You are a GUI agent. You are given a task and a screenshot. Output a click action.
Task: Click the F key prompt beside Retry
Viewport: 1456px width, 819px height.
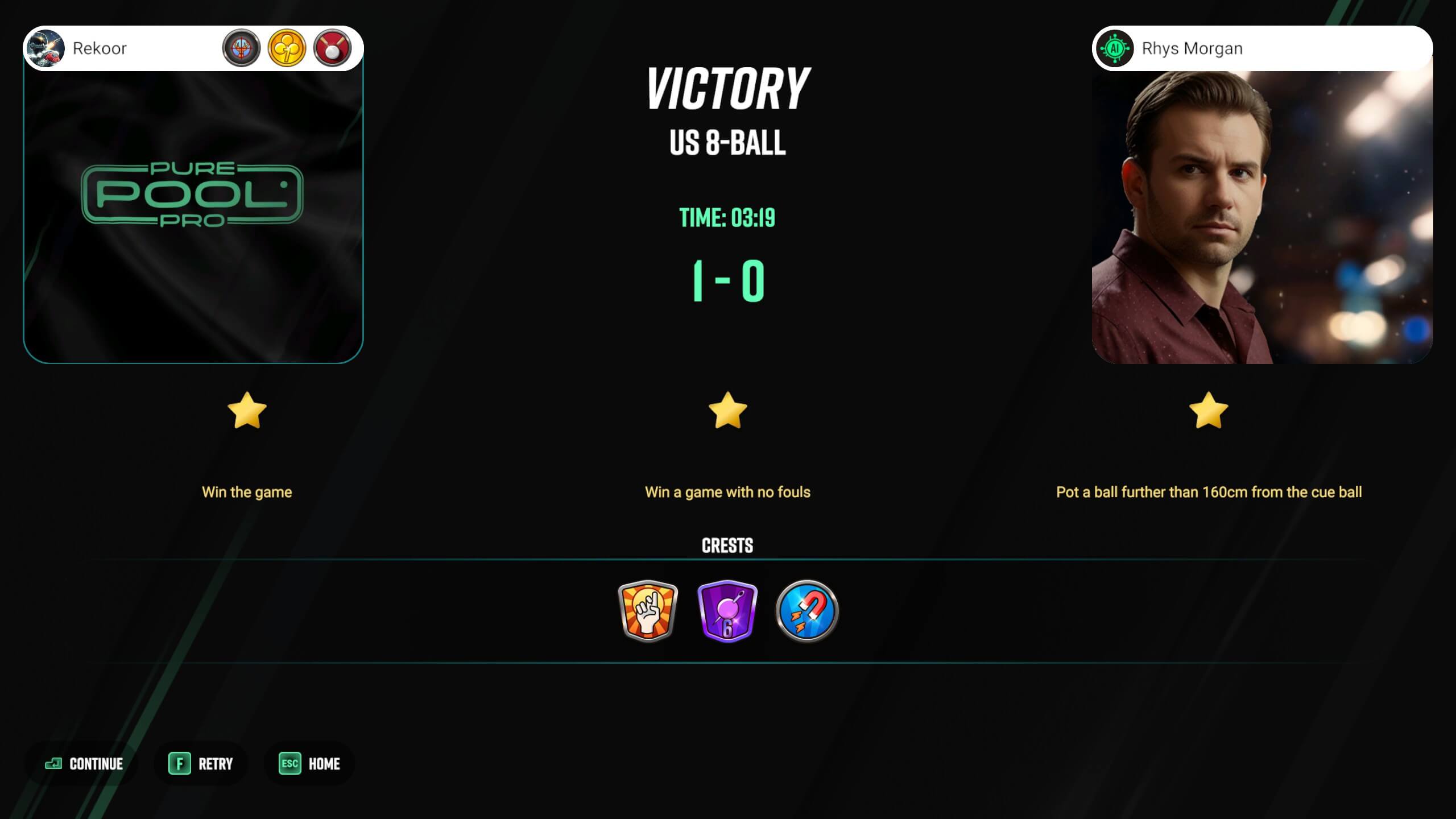(x=180, y=764)
